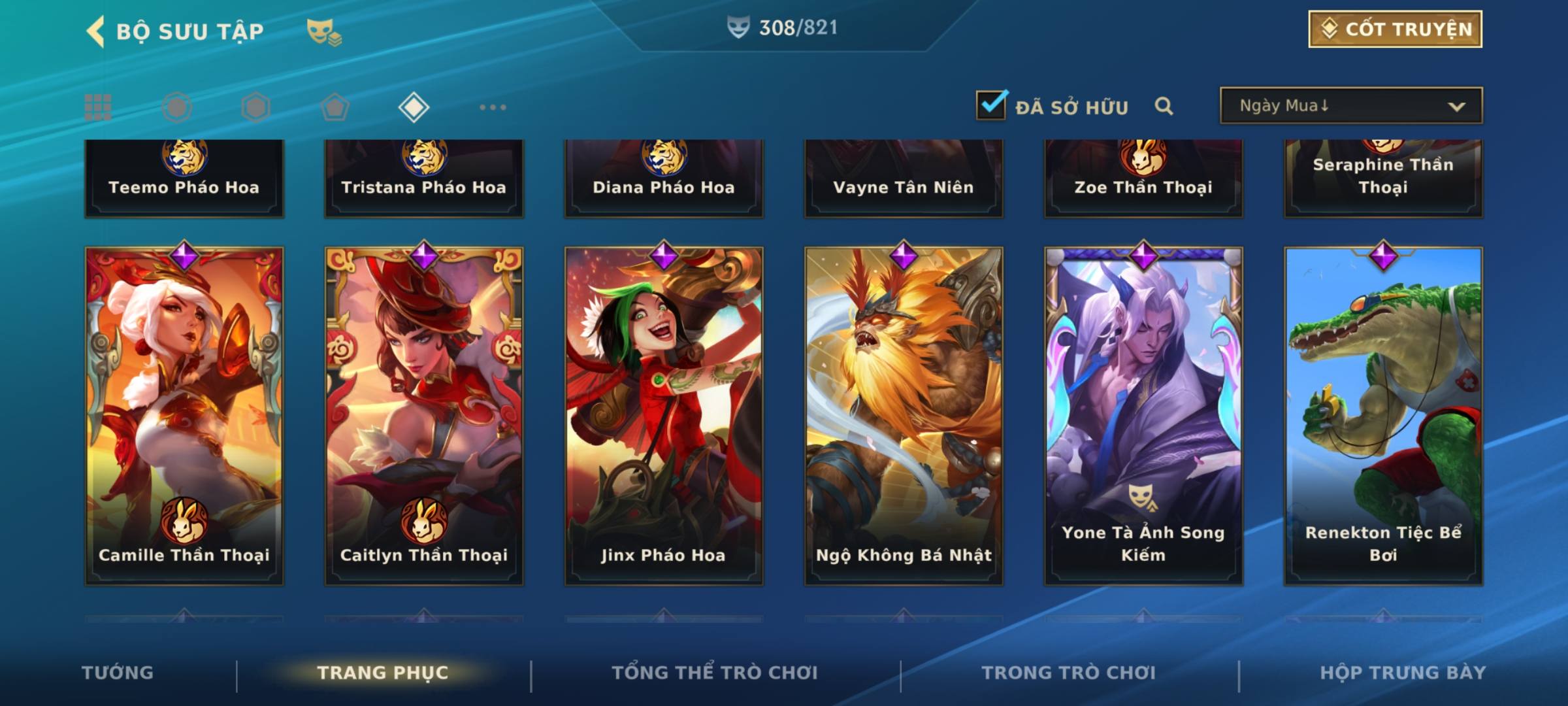This screenshot has height=706, width=1568.
Task: Open the three-dots more filters
Action: click(493, 107)
